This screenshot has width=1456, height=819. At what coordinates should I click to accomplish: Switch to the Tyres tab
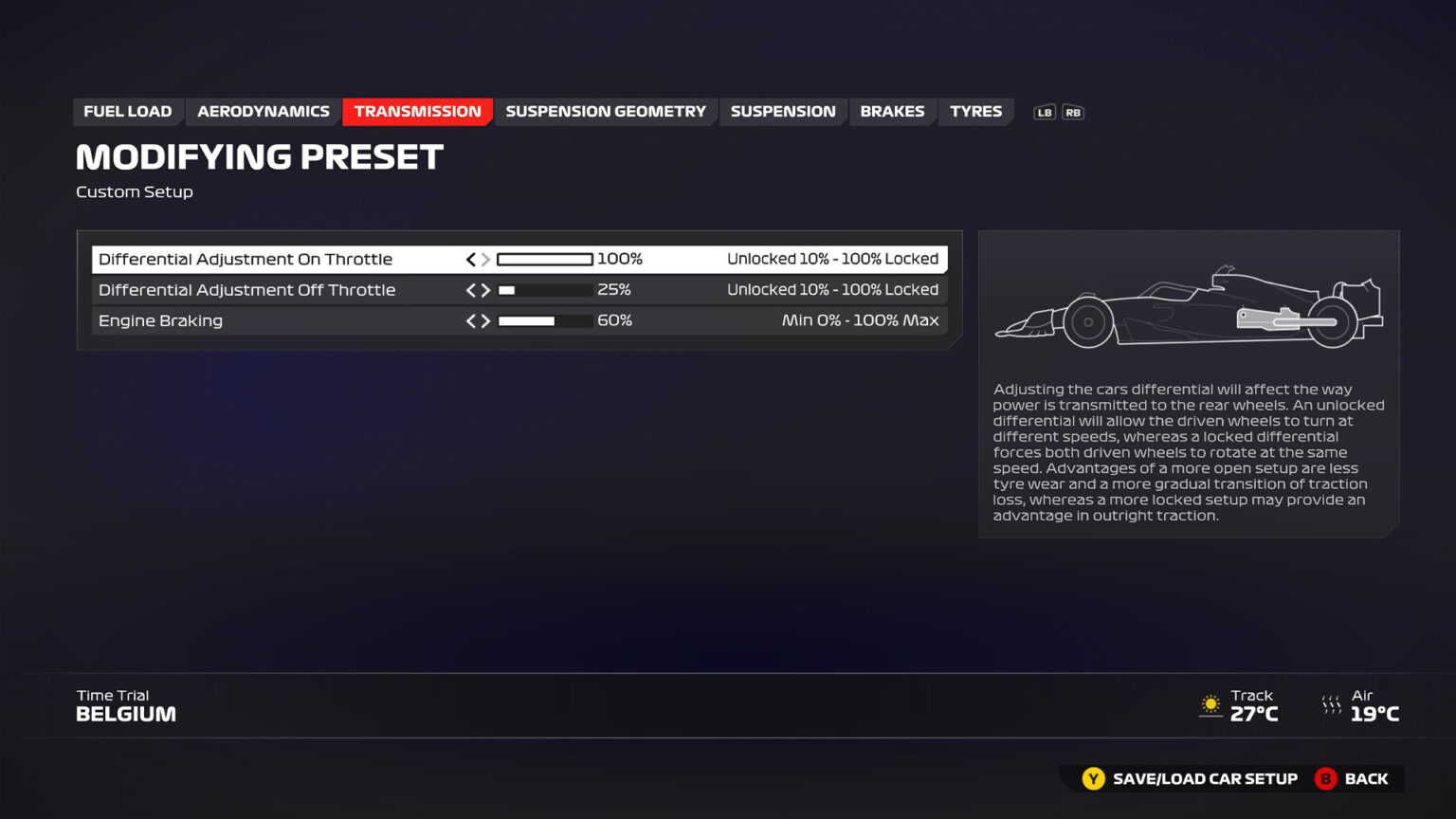[x=975, y=111]
